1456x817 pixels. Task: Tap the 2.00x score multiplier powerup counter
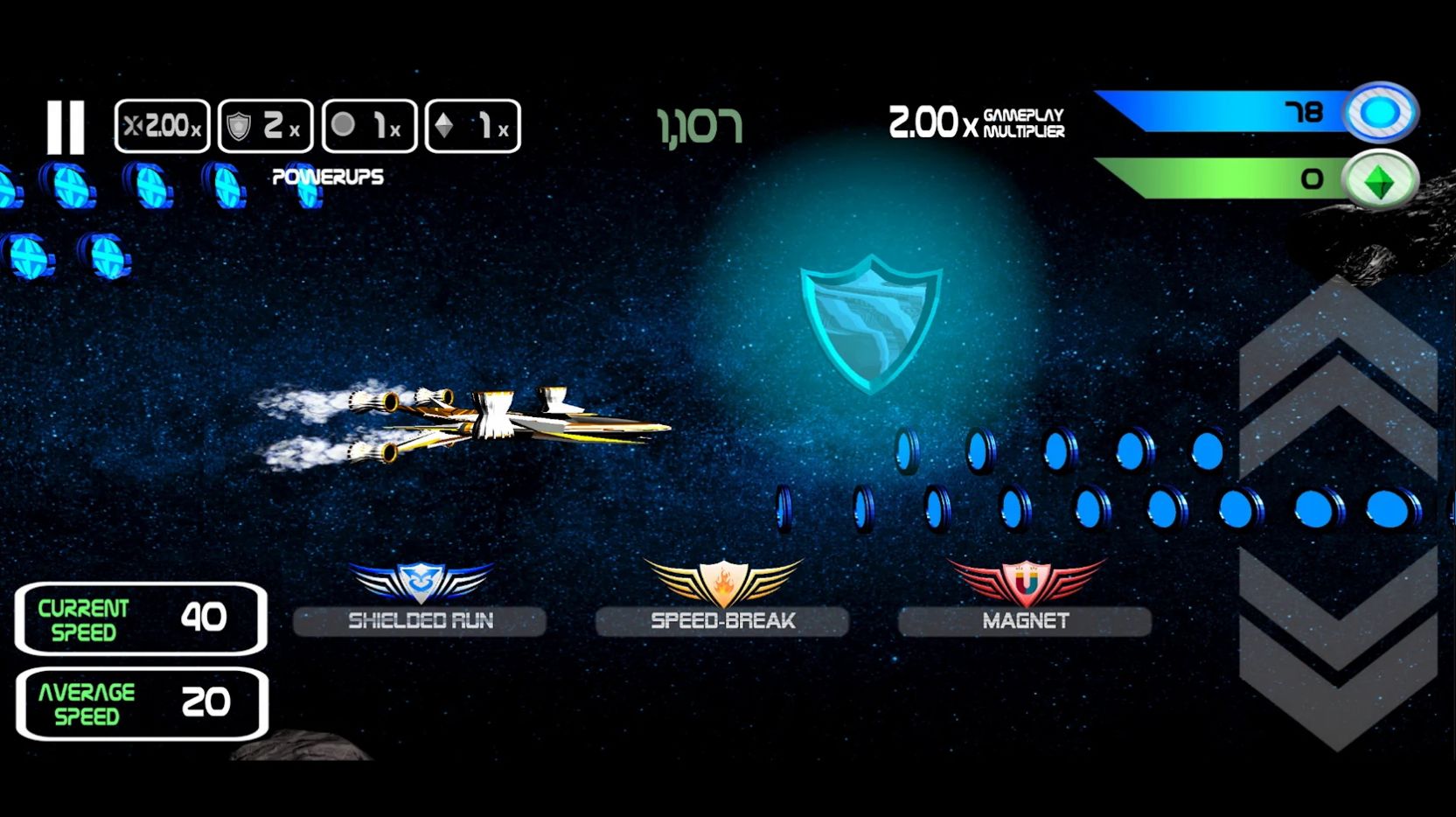click(x=162, y=125)
